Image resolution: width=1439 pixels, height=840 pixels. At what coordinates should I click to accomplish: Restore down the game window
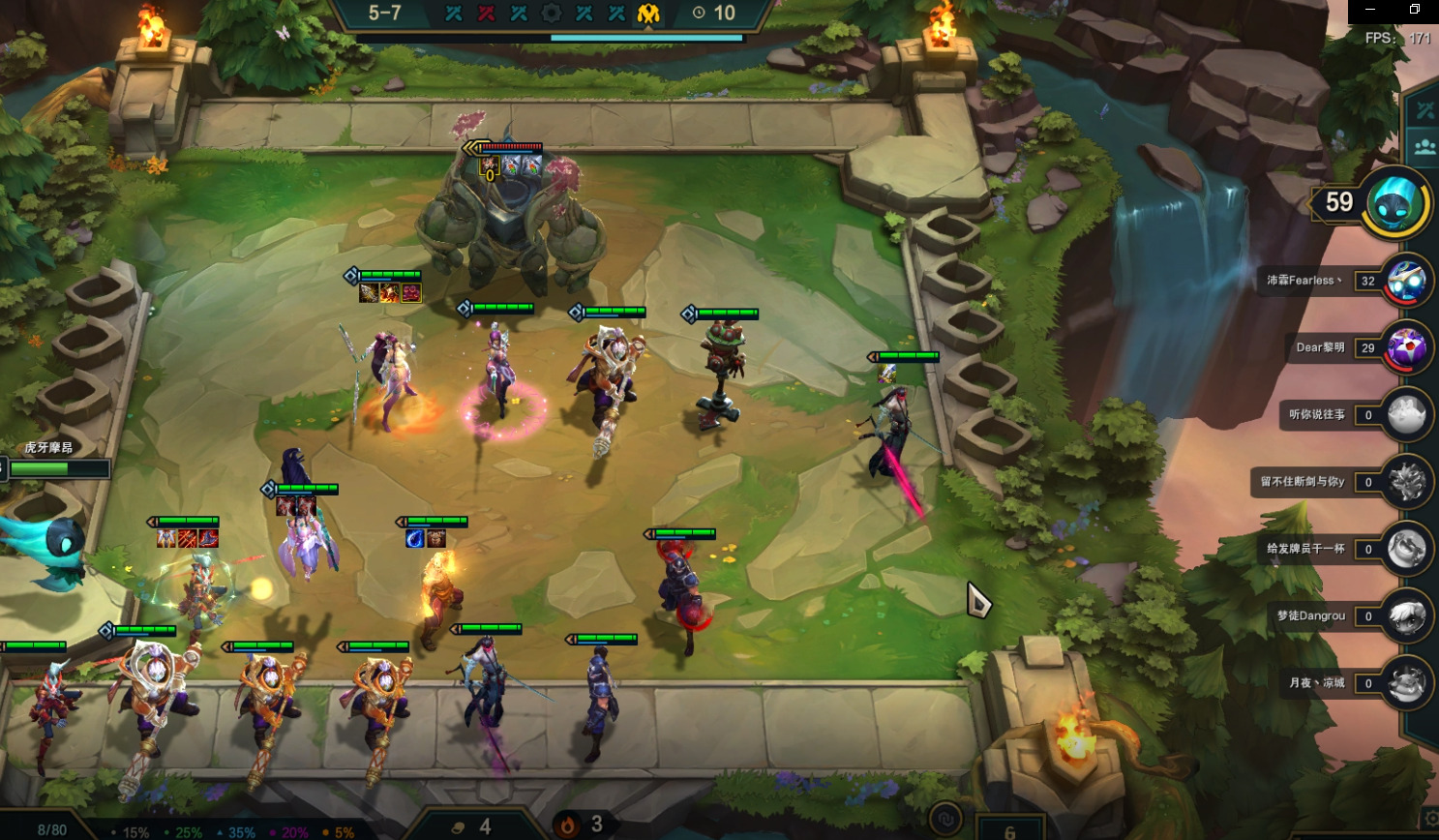[1415, 10]
